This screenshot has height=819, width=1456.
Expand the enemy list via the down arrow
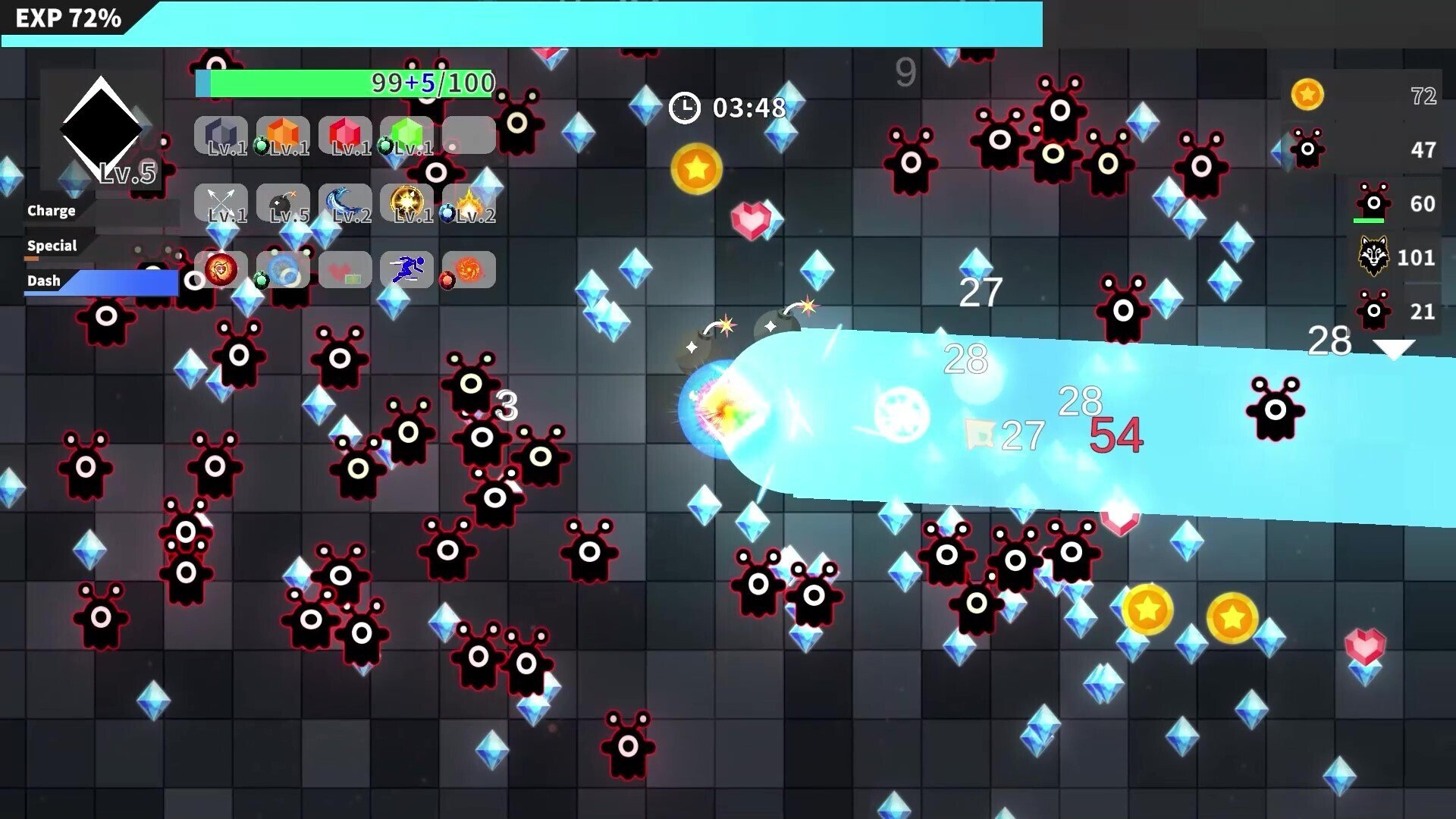point(1394,350)
